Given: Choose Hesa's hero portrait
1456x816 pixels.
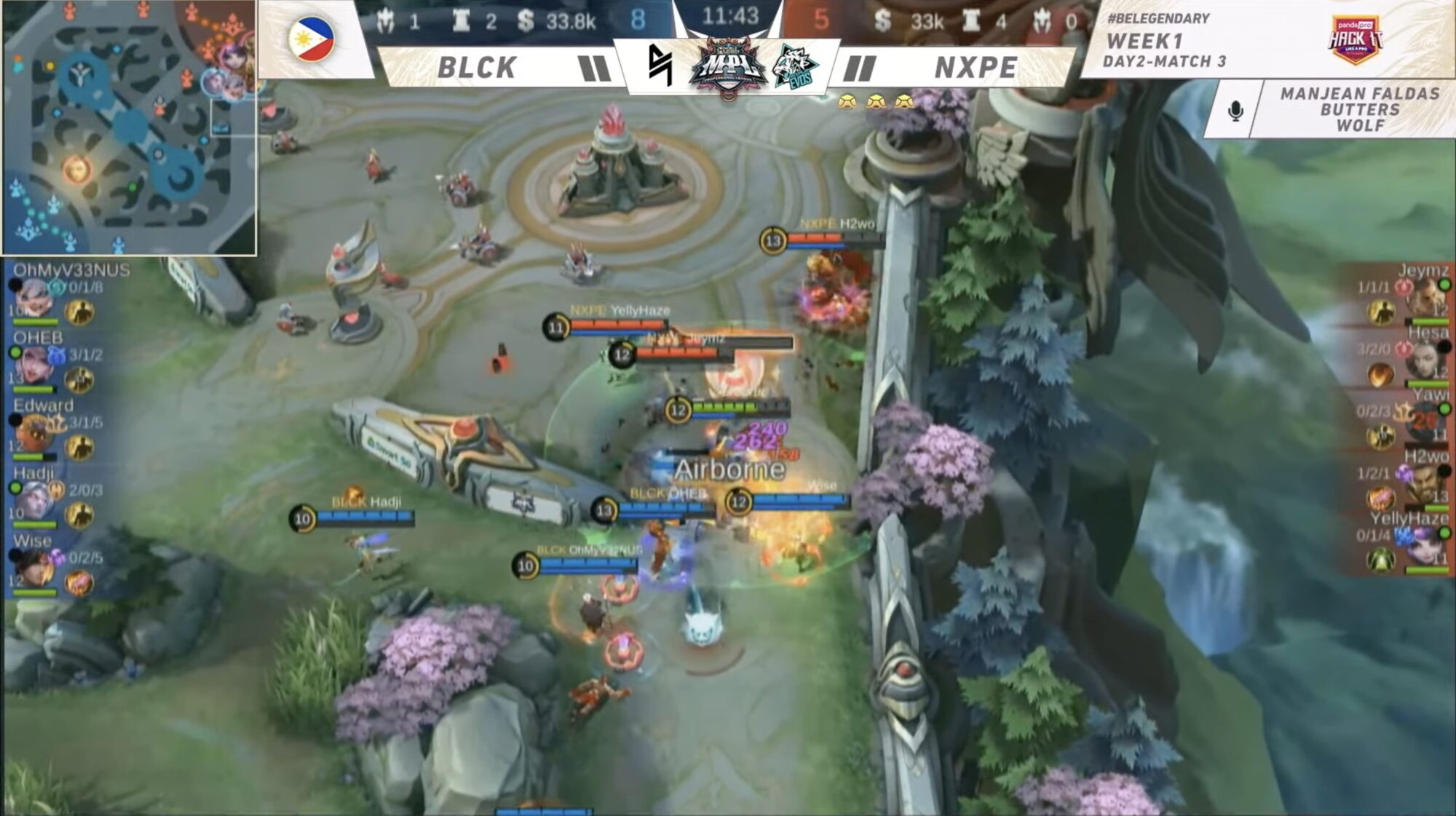Looking at the screenshot, I should 1425,360.
